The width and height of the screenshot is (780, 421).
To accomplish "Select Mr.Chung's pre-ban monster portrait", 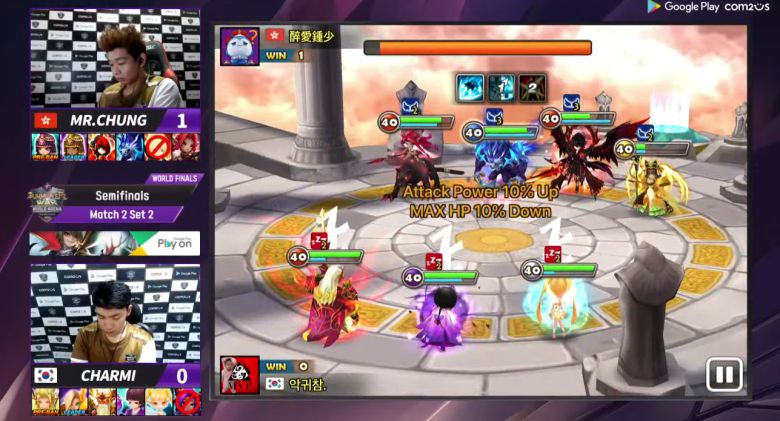I will click(x=46, y=147).
